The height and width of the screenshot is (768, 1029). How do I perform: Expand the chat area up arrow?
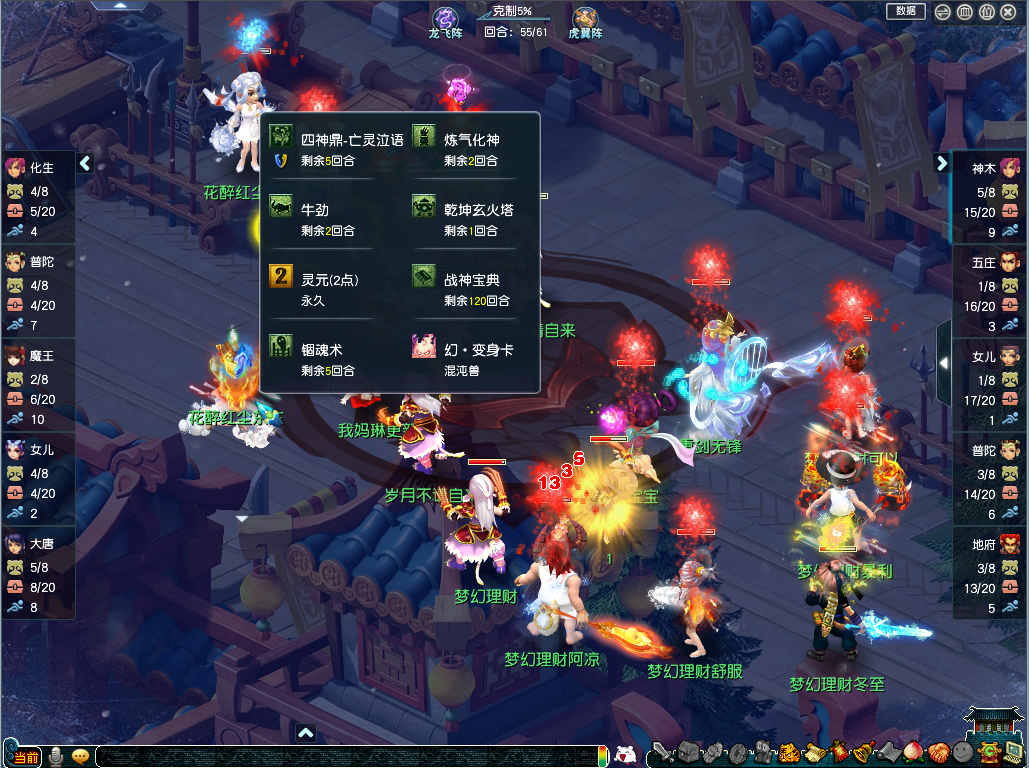(x=306, y=733)
